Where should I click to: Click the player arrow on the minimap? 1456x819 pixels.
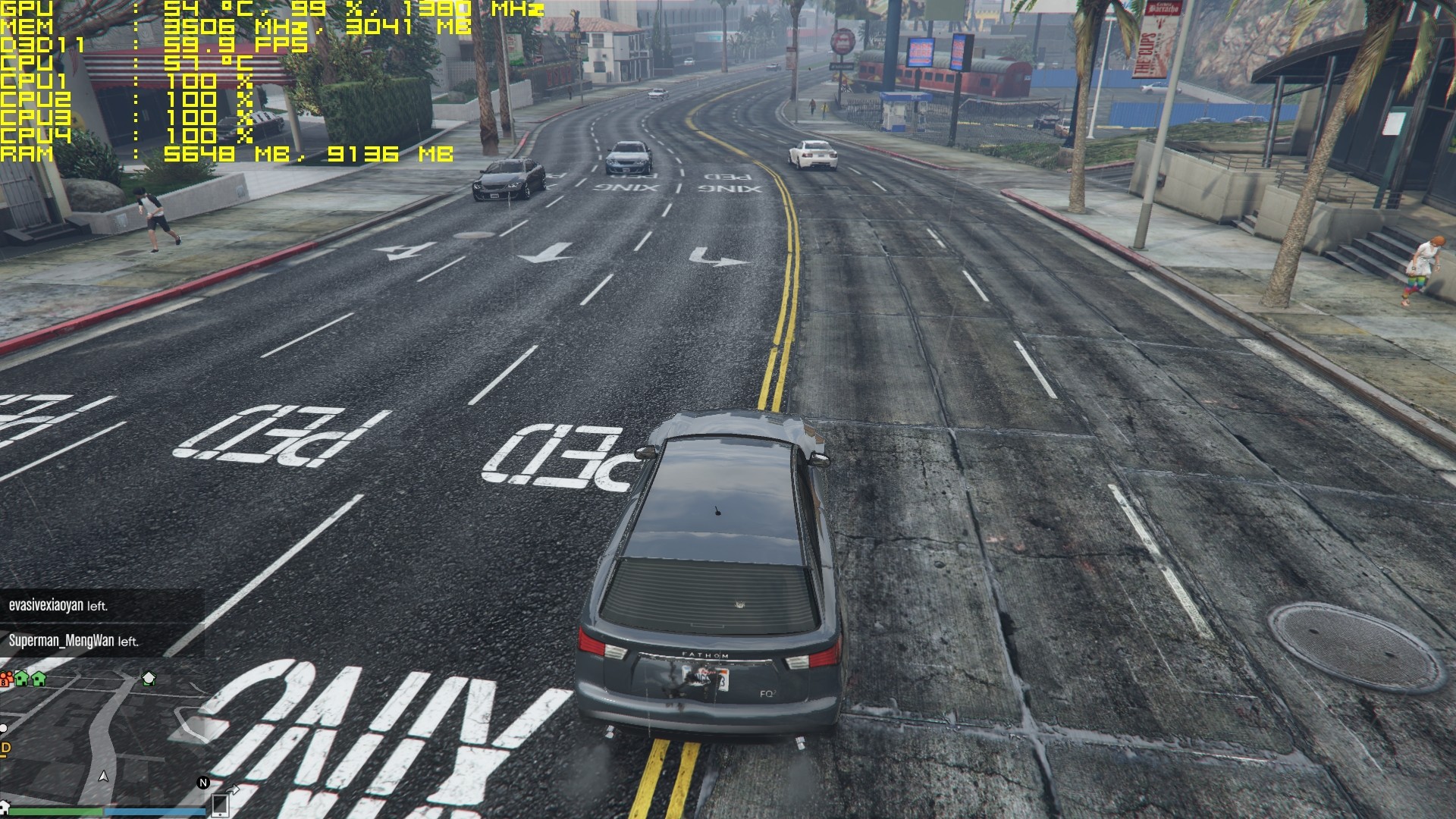104,777
